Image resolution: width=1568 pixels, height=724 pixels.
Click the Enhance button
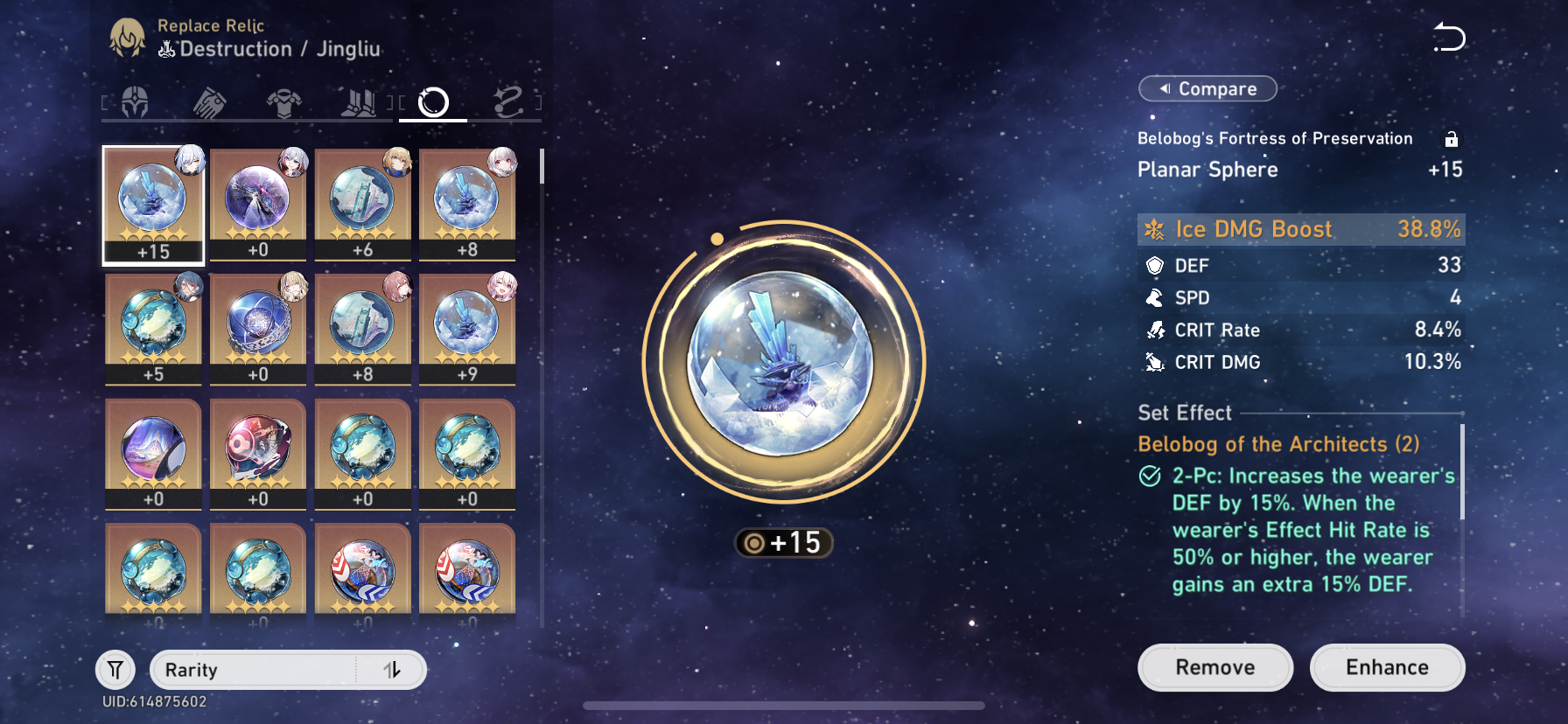click(1387, 667)
